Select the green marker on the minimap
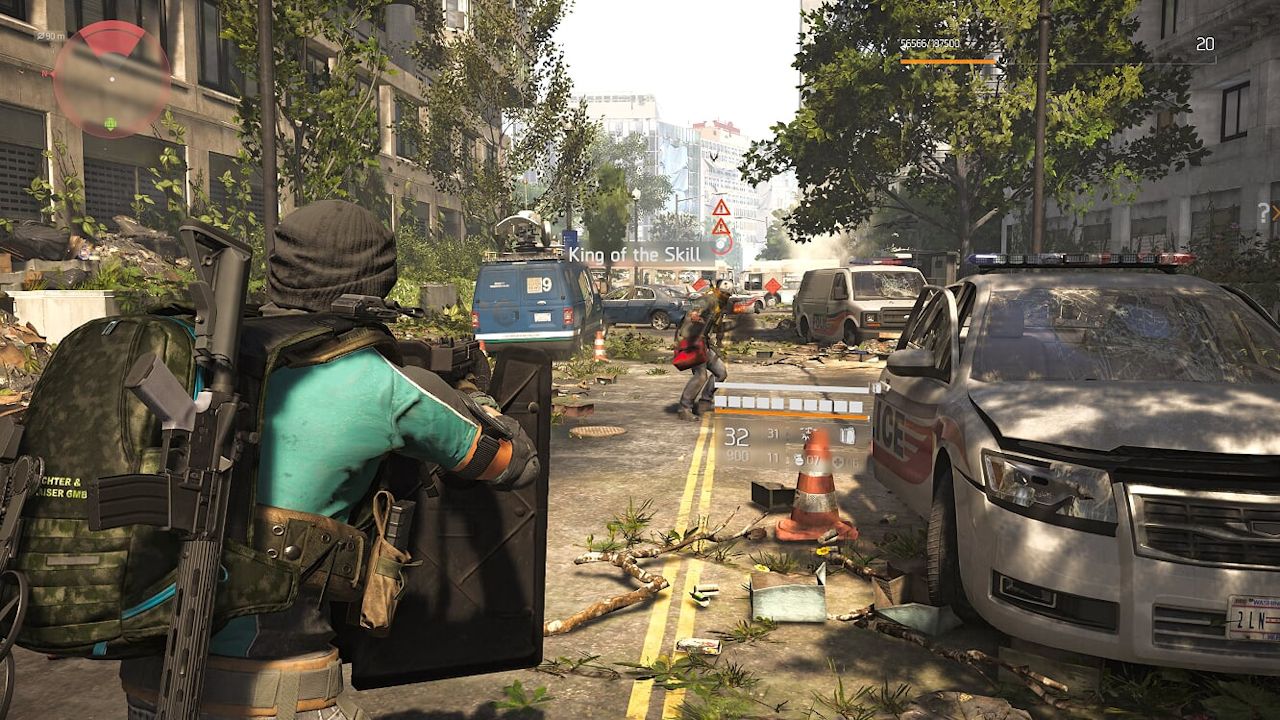 110,124
